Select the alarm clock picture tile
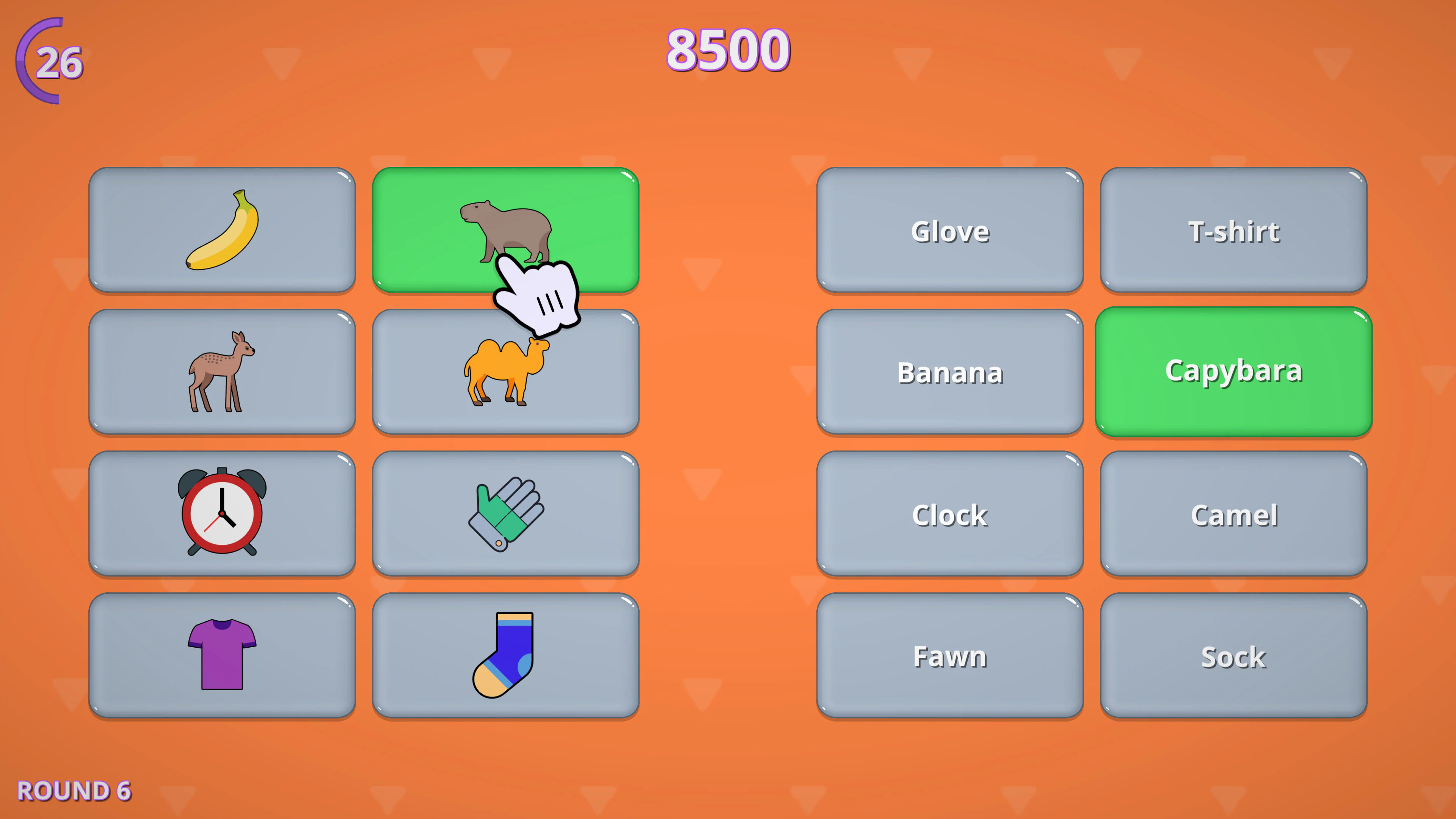The width and height of the screenshot is (1456, 819). (x=223, y=515)
